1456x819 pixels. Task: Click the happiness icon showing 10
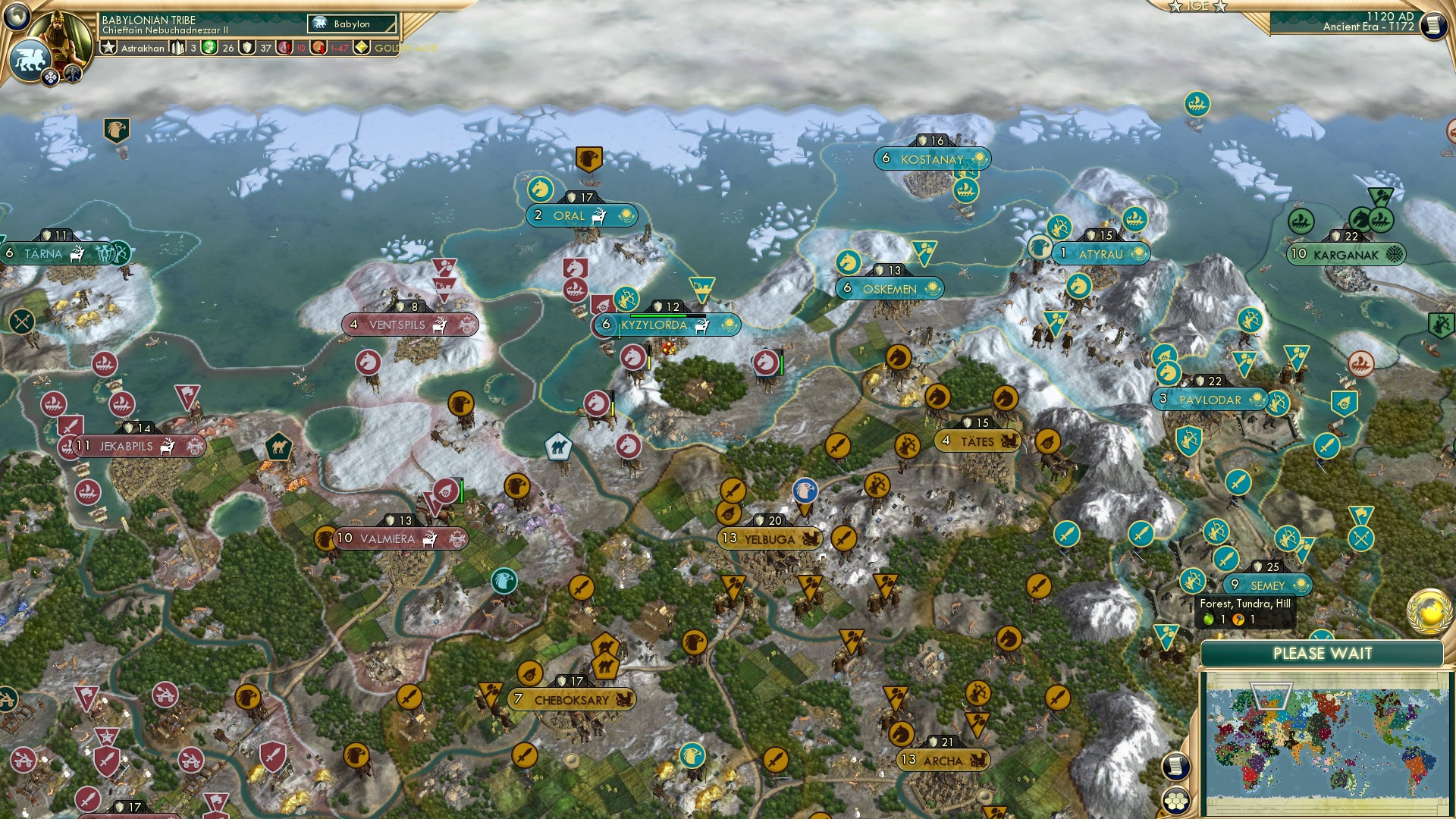tap(284, 48)
